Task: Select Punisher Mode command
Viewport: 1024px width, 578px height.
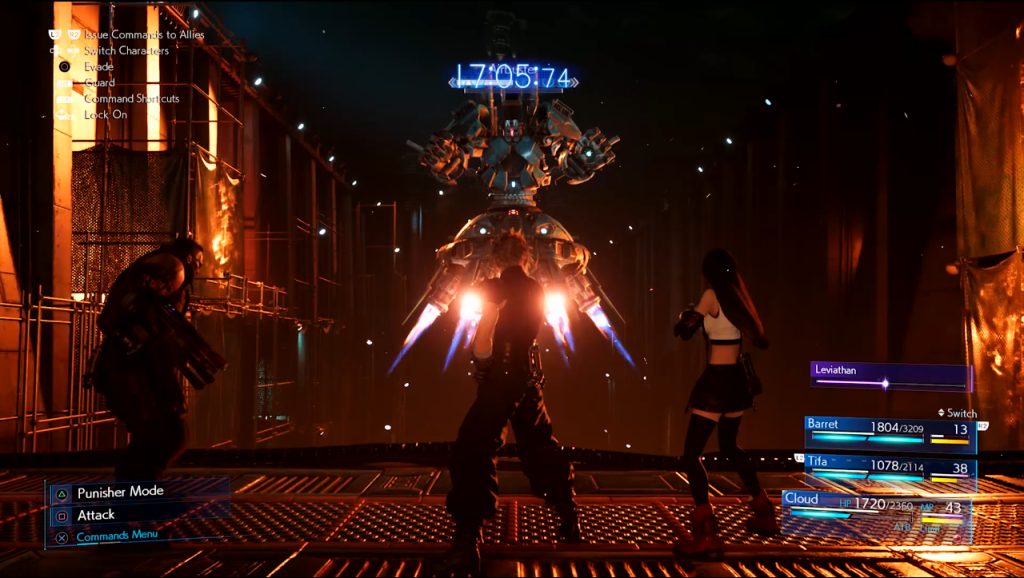Action: coord(120,492)
